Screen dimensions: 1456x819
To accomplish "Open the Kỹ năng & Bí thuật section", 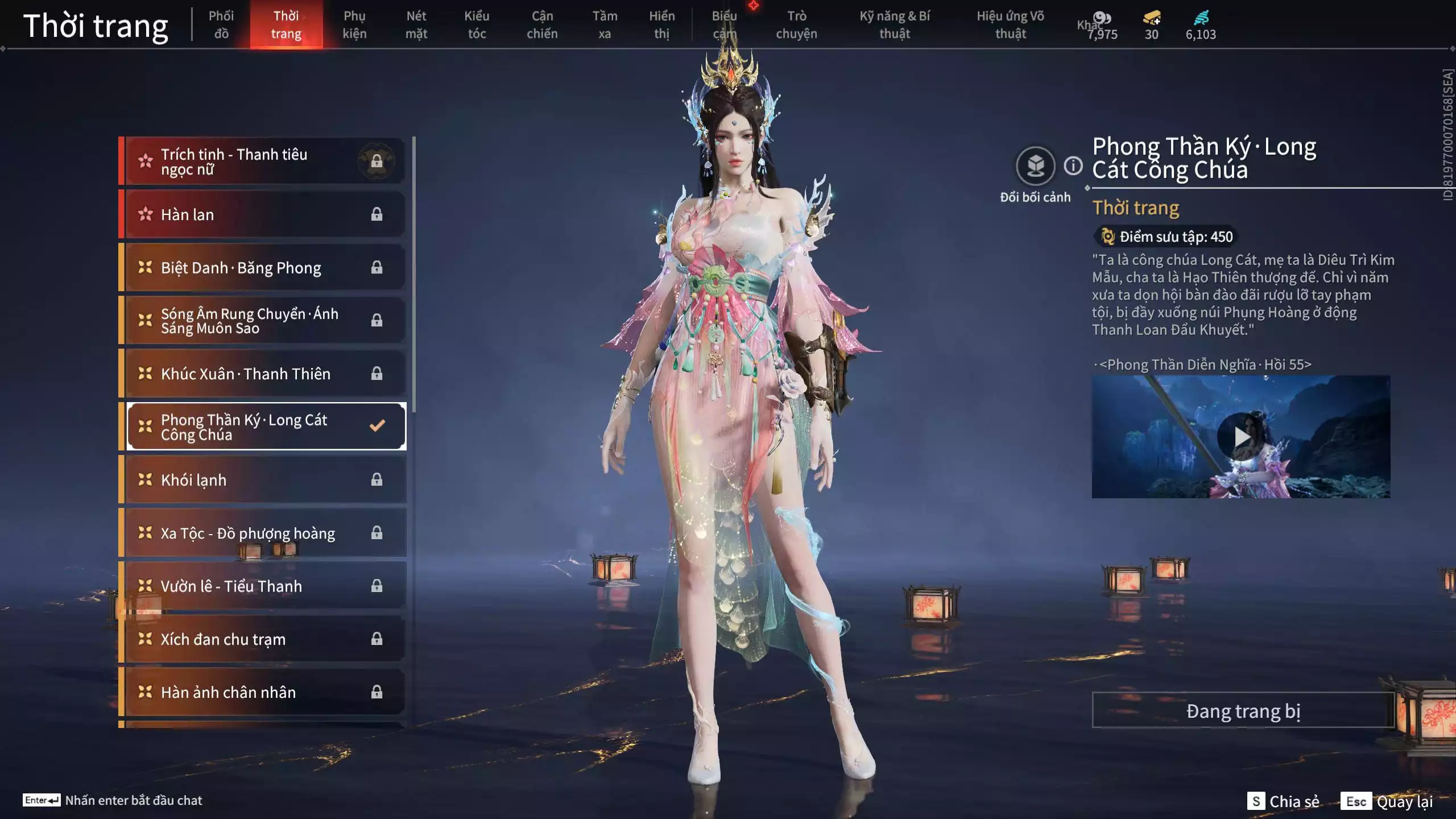I will tap(895, 24).
